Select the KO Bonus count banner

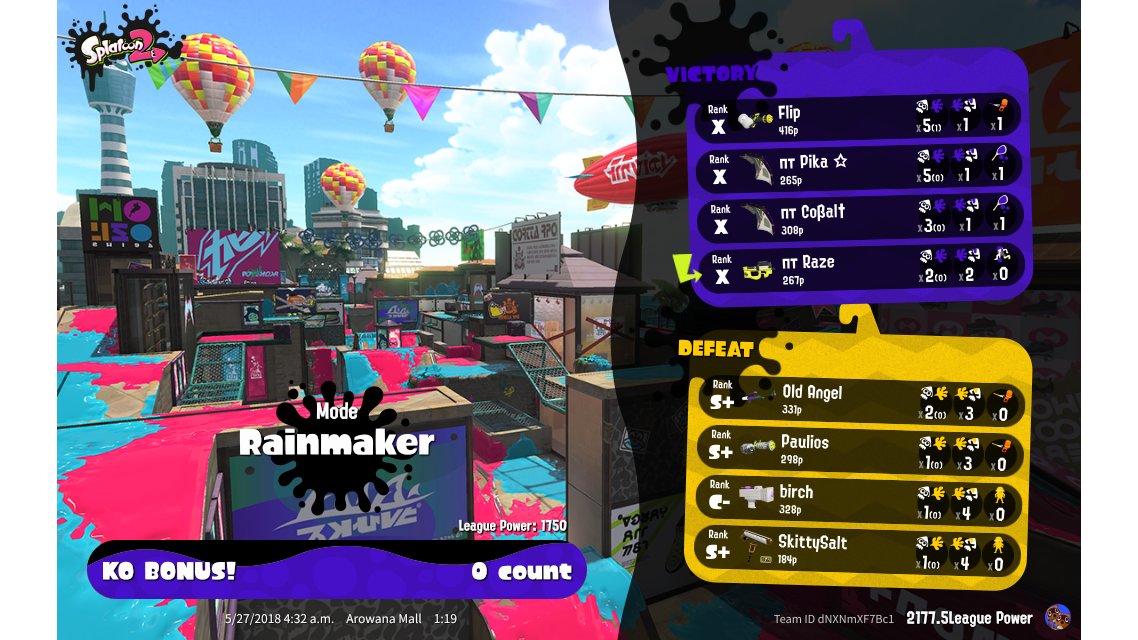pyautogui.click(x=336, y=571)
